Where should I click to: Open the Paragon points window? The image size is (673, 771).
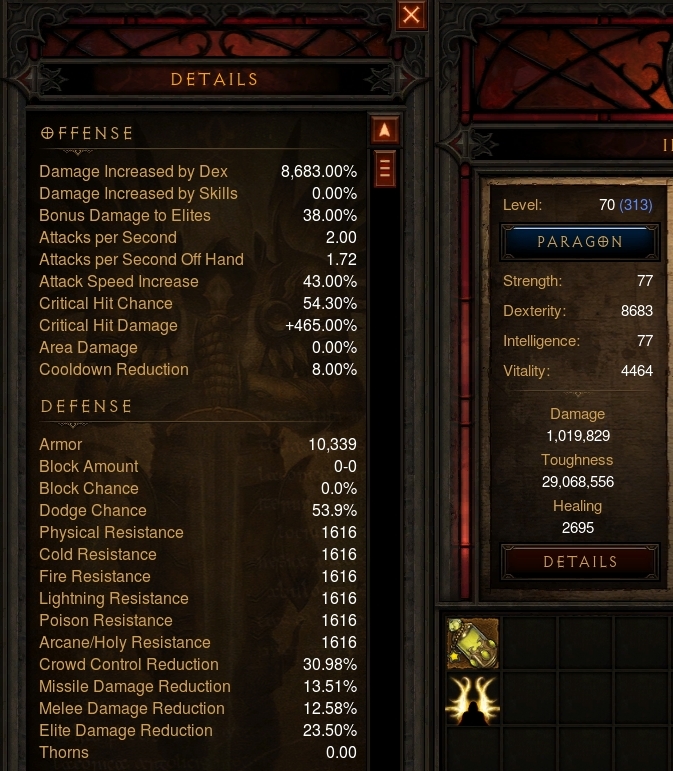580,242
